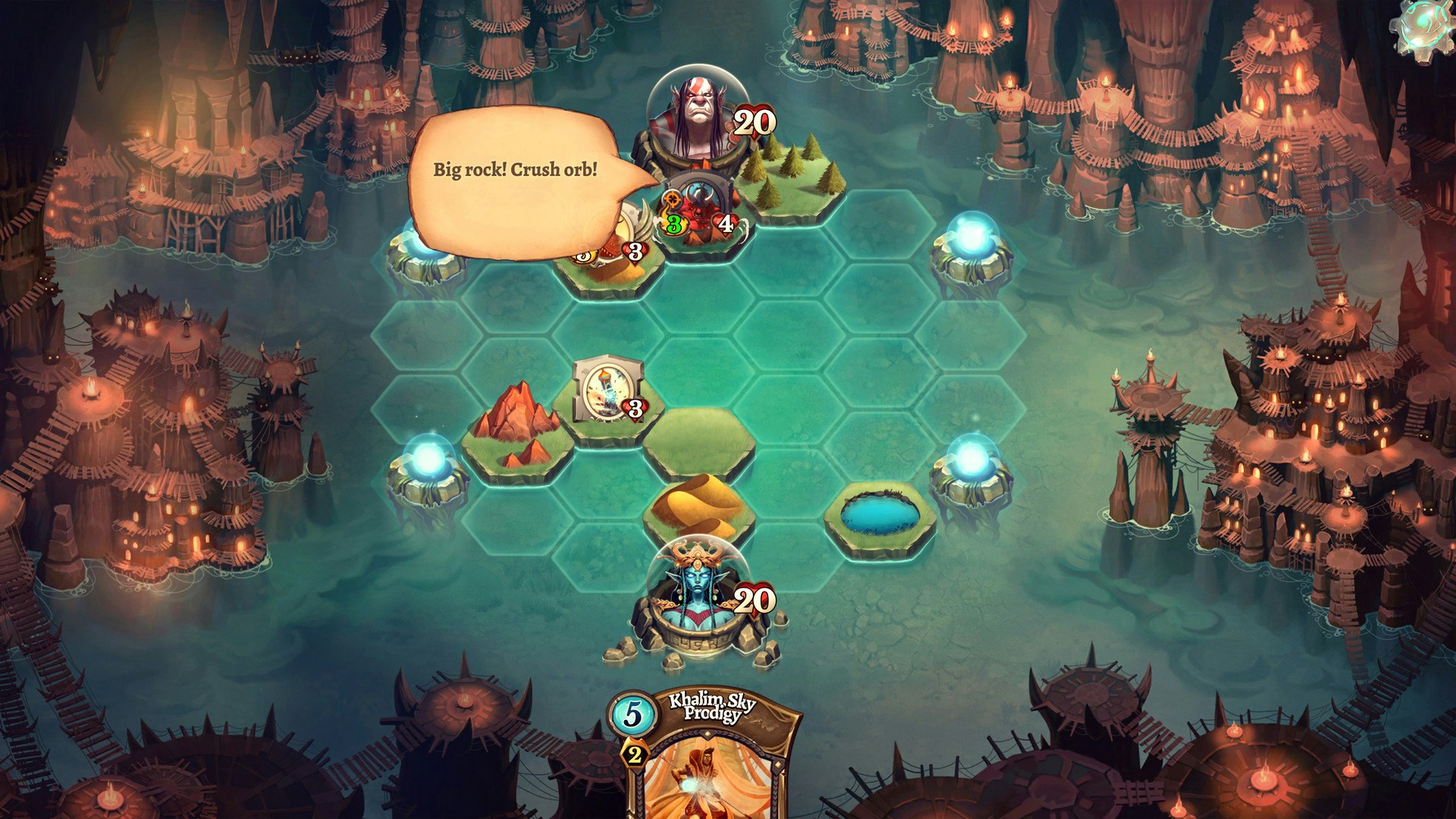The image size is (1456, 819).
Task: Play the Khalim, Sky Prodigy card
Action: 709,758
